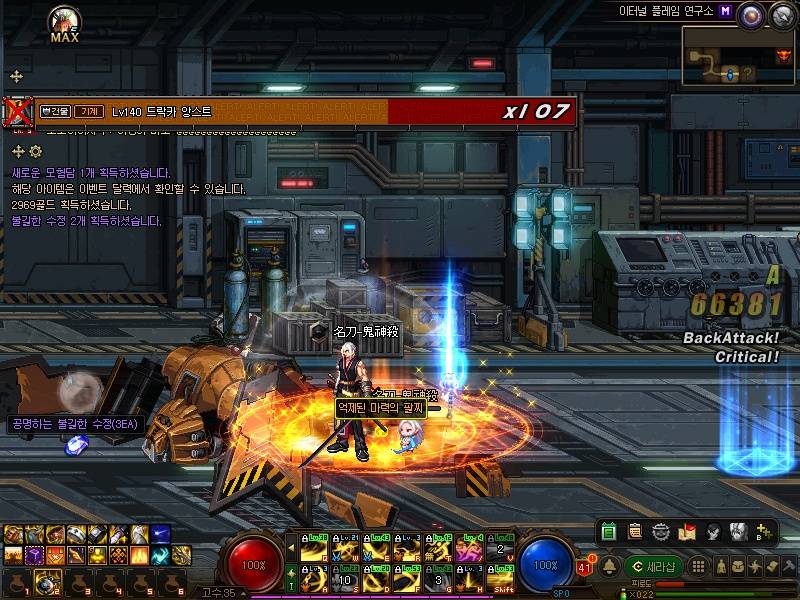Click the grey arrow orb button
This screenshot has height=600, width=800.
[x=780, y=13]
